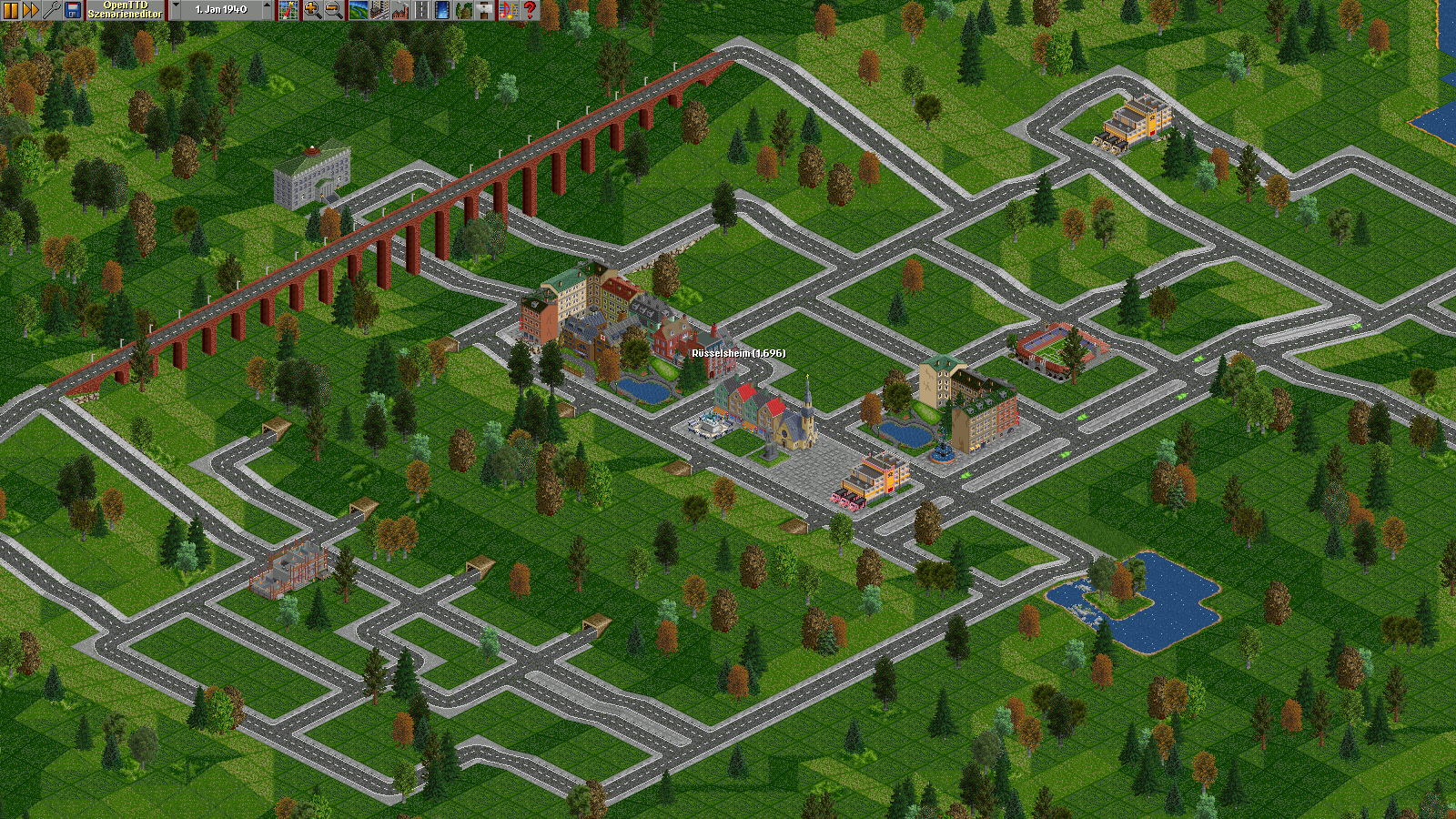
Task: Open the road construction tool
Action: (421, 10)
